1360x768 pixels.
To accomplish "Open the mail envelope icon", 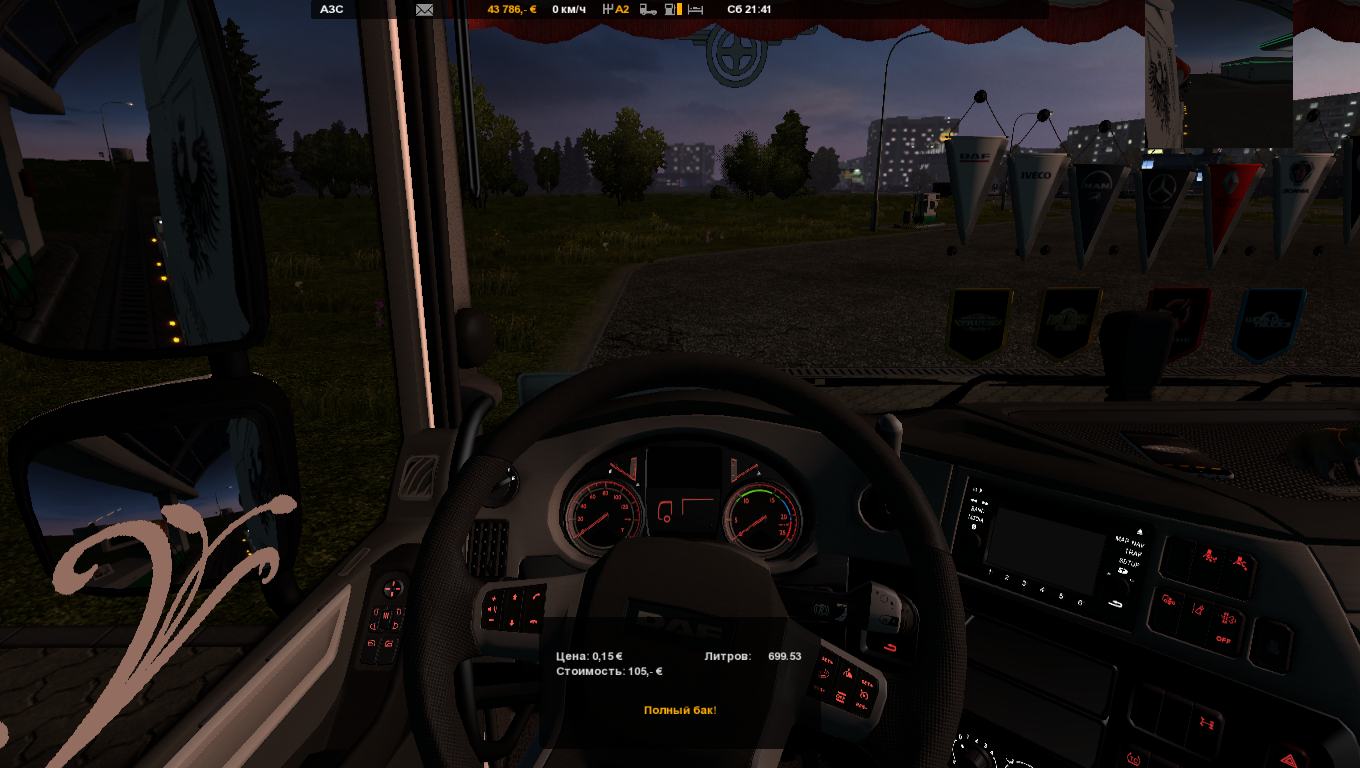I will tap(424, 10).
